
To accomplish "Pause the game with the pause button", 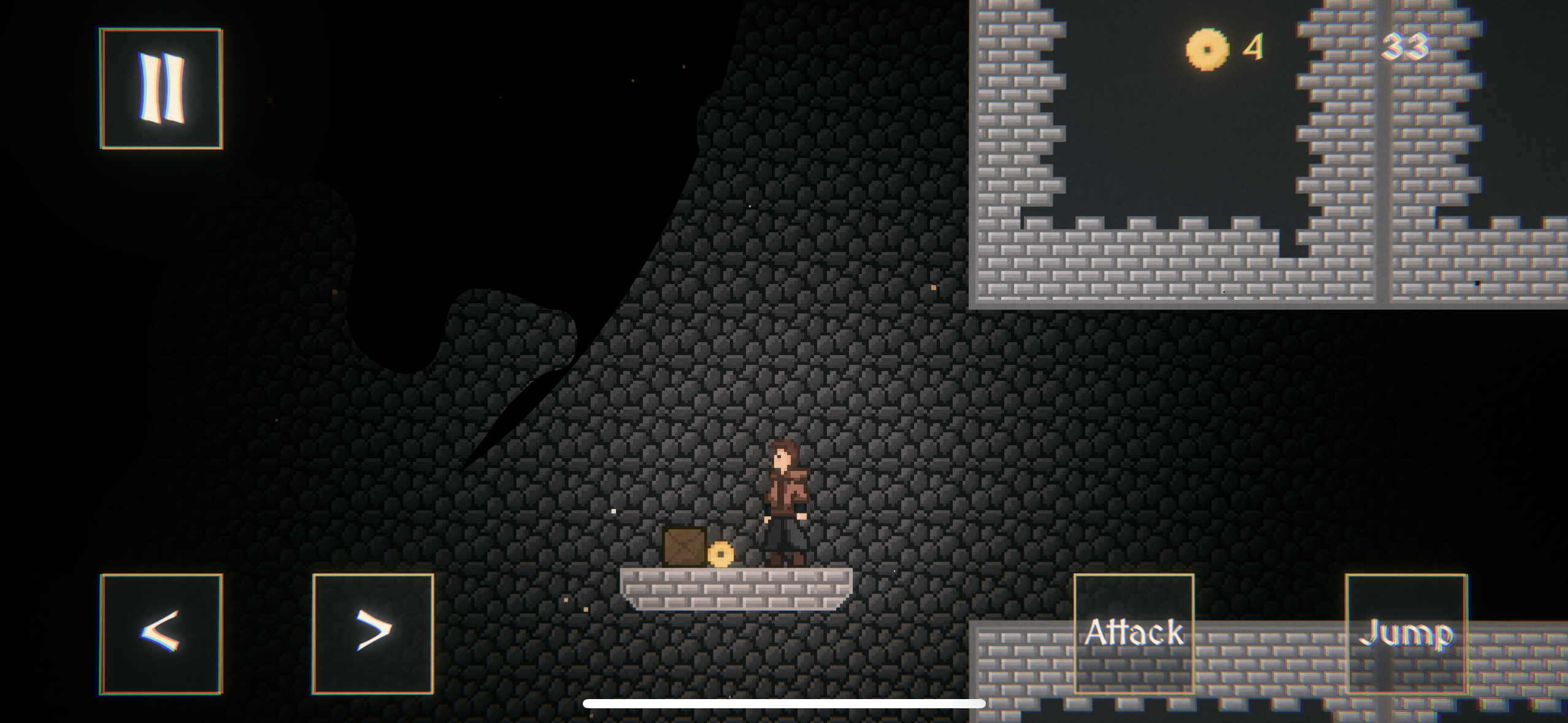I will pos(161,88).
